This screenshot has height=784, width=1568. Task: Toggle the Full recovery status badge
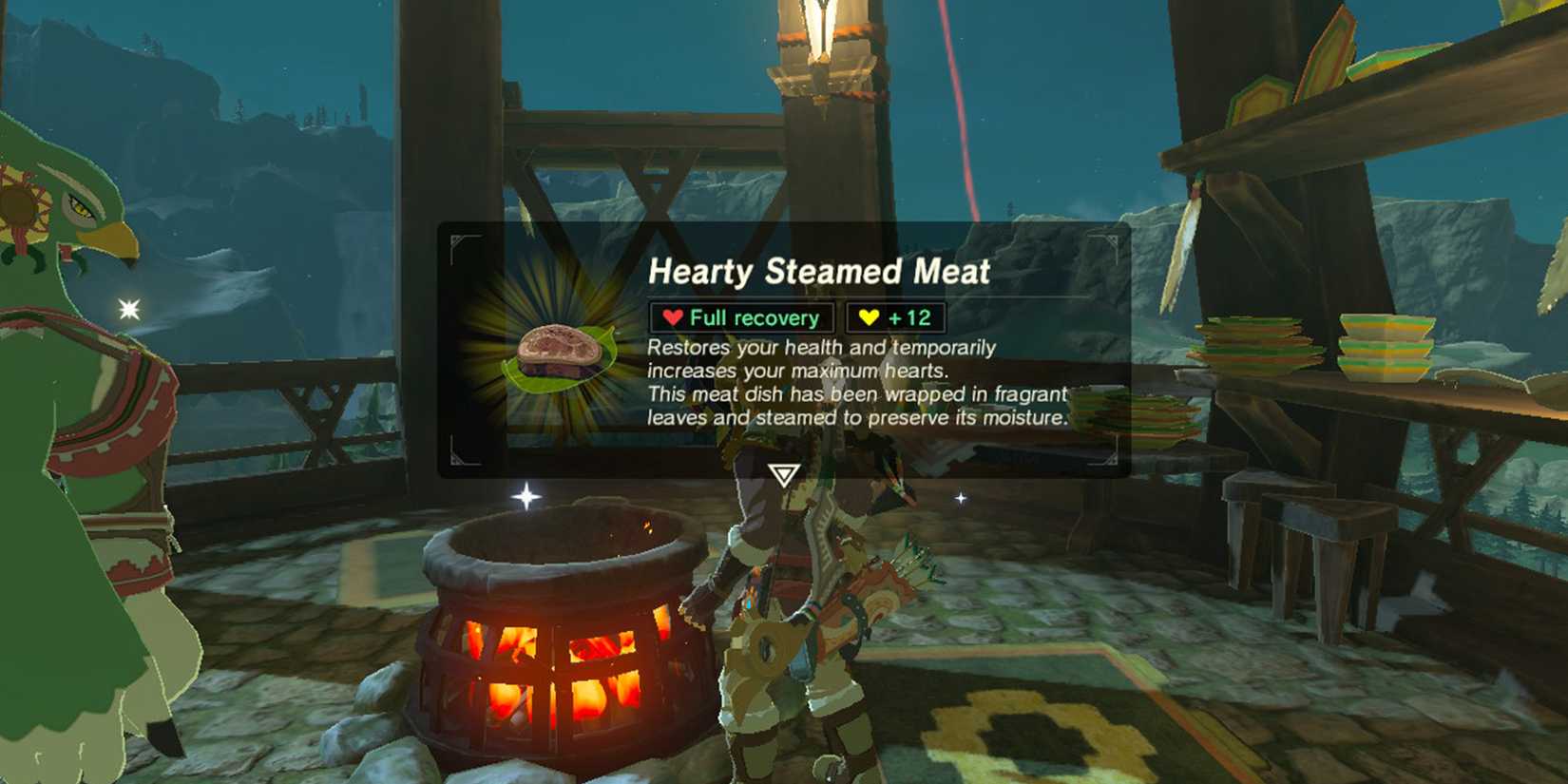740,317
